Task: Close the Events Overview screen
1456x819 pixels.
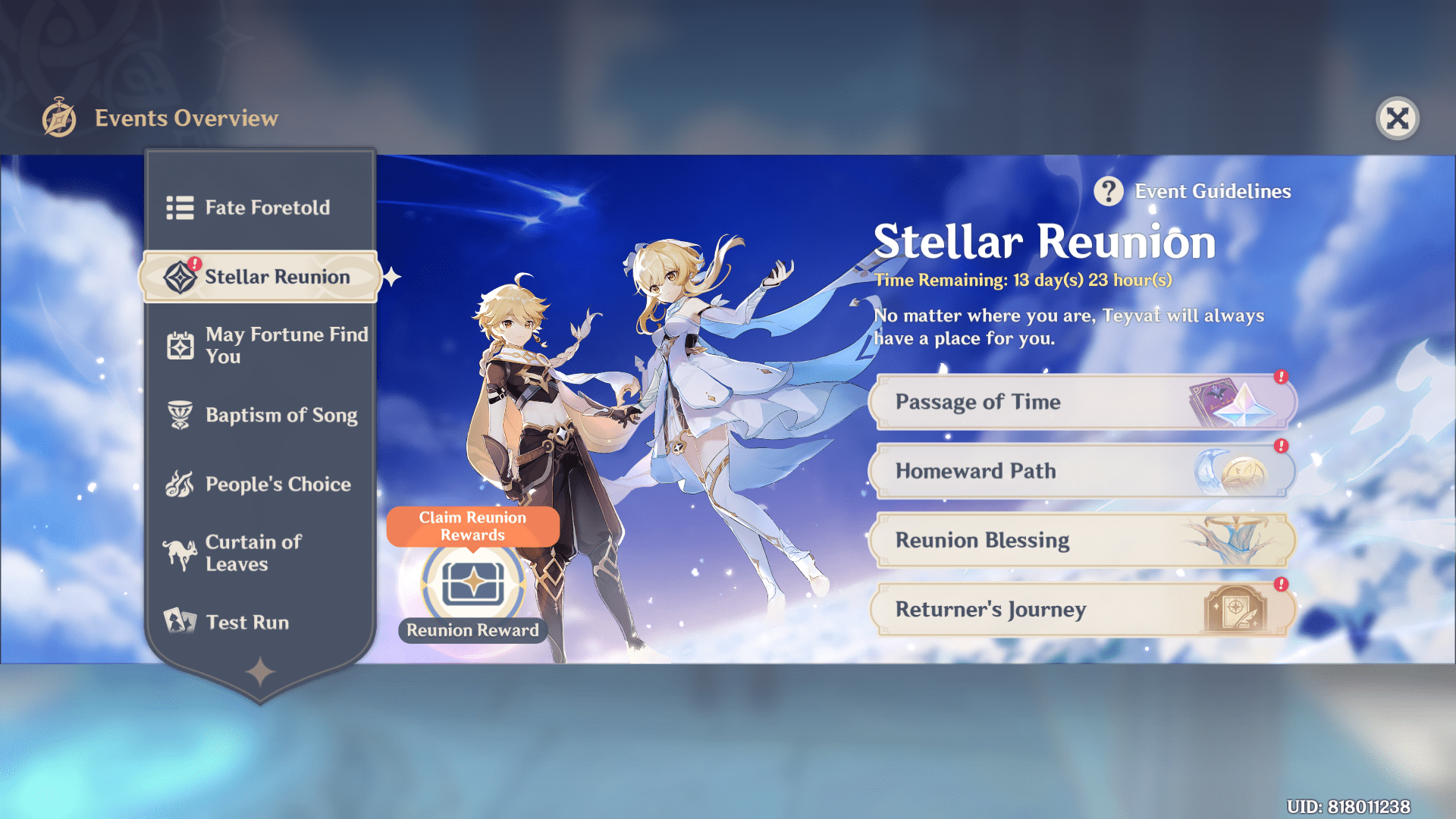Action: (x=1397, y=119)
